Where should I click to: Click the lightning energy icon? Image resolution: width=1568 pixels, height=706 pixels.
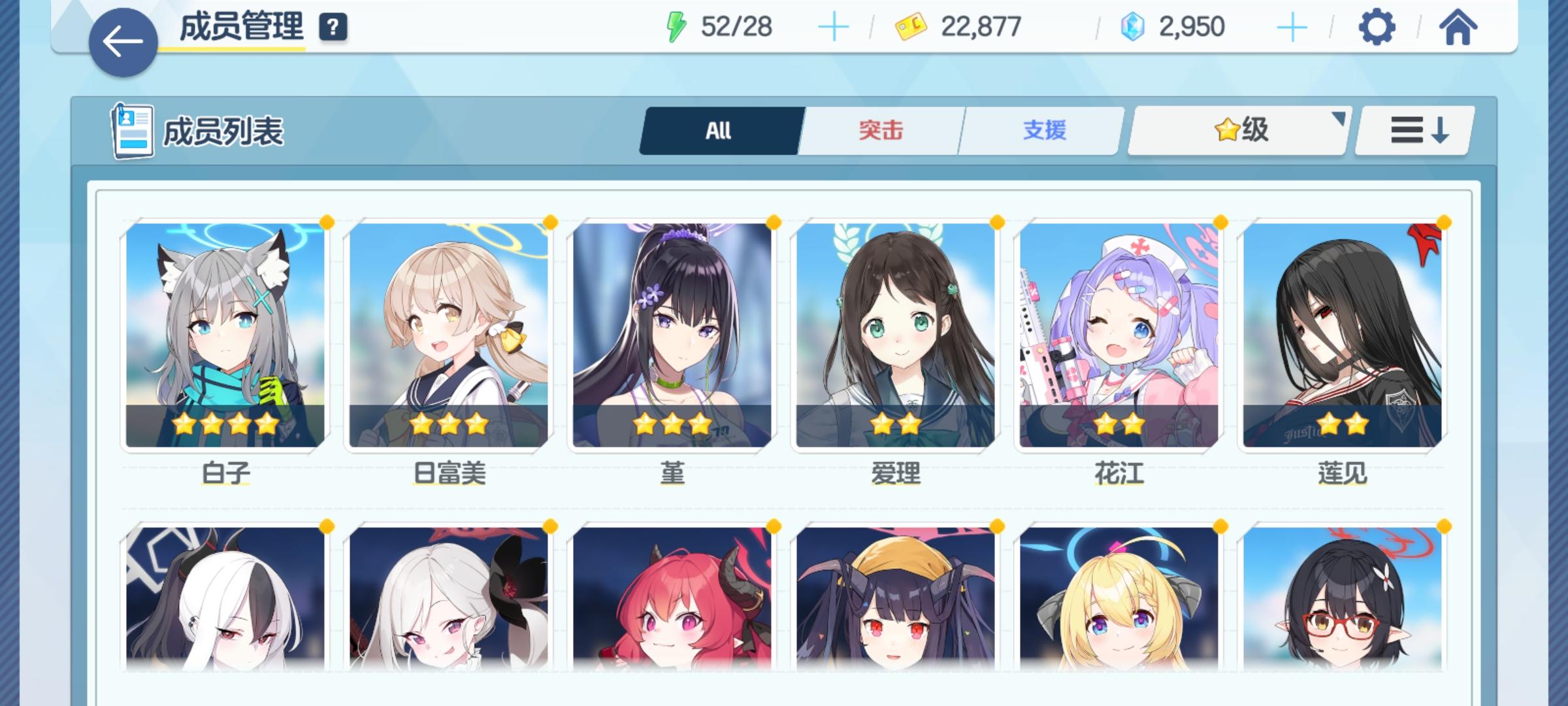[678, 26]
